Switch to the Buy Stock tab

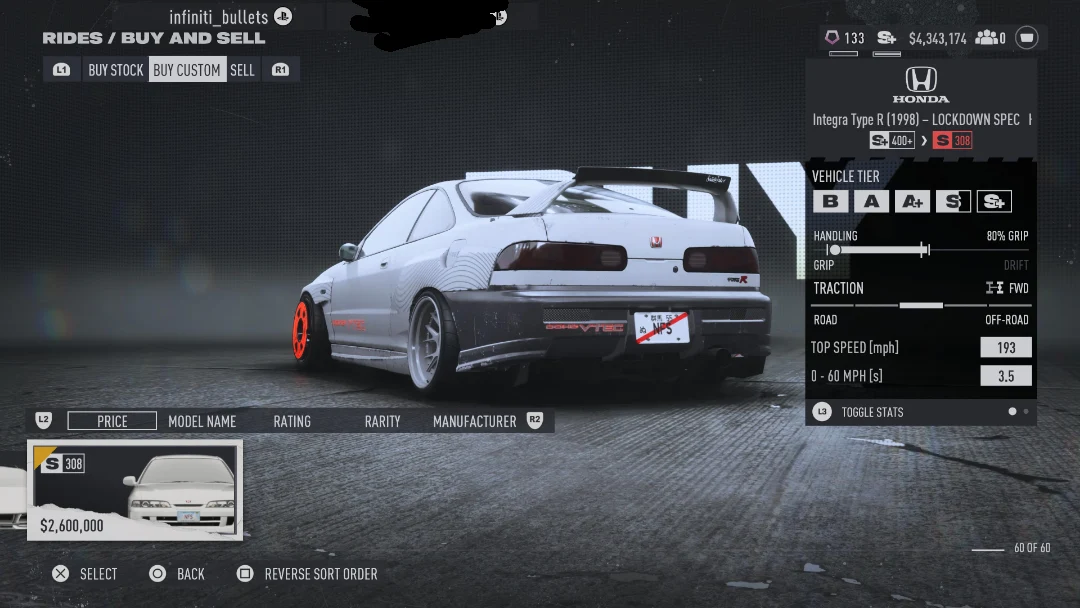pyautogui.click(x=116, y=70)
